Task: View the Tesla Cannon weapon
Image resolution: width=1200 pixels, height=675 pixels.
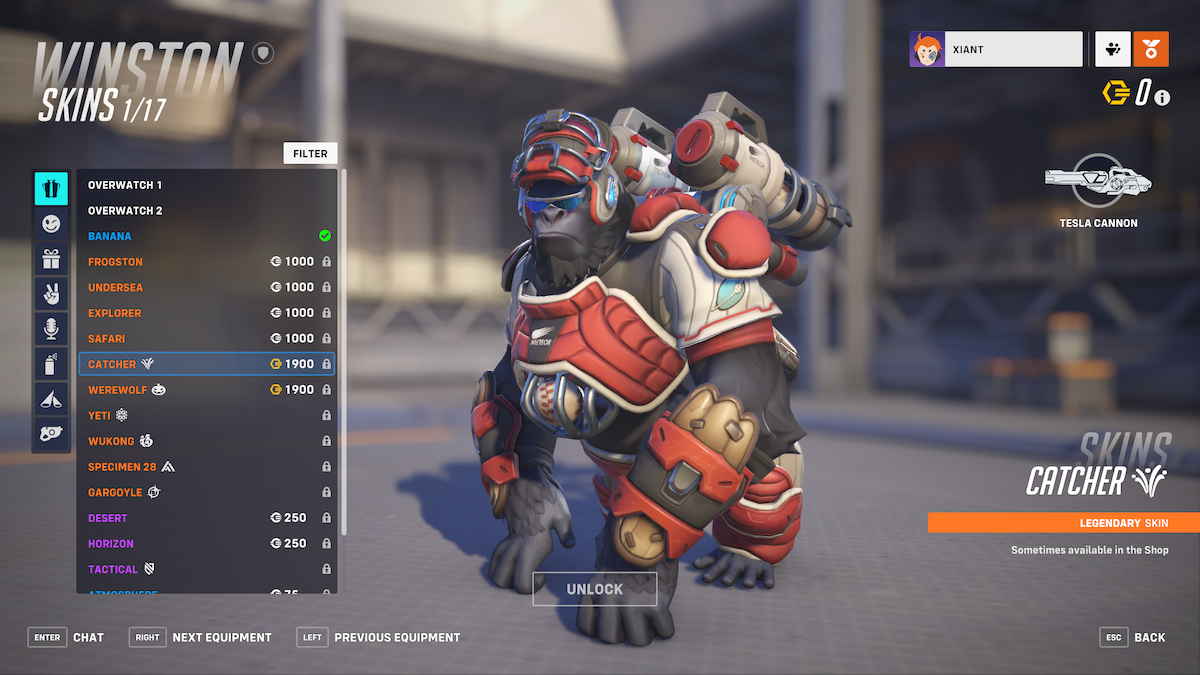Action: click(1098, 188)
